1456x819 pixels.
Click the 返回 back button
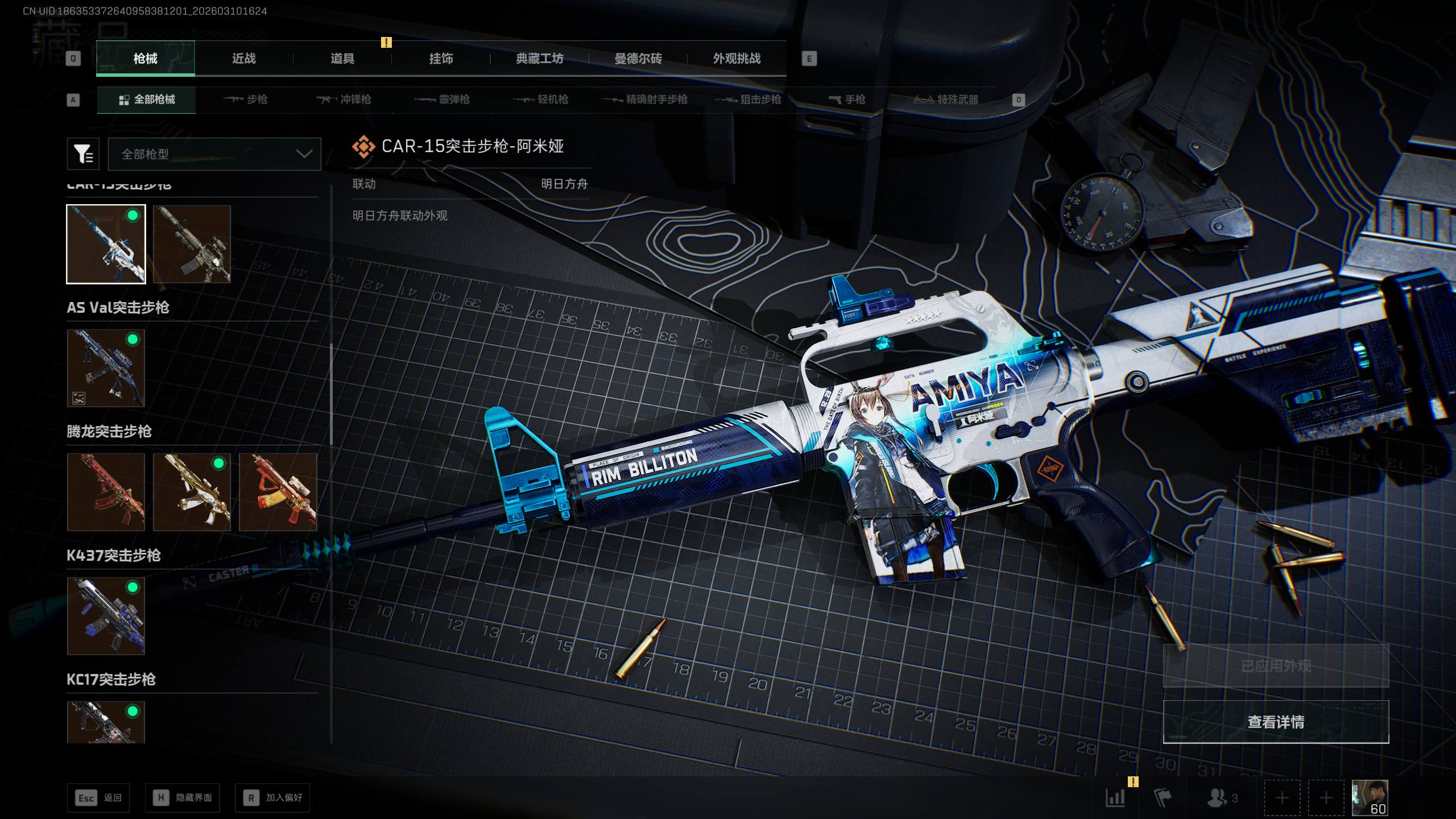pyautogui.click(x=98, y=798)
